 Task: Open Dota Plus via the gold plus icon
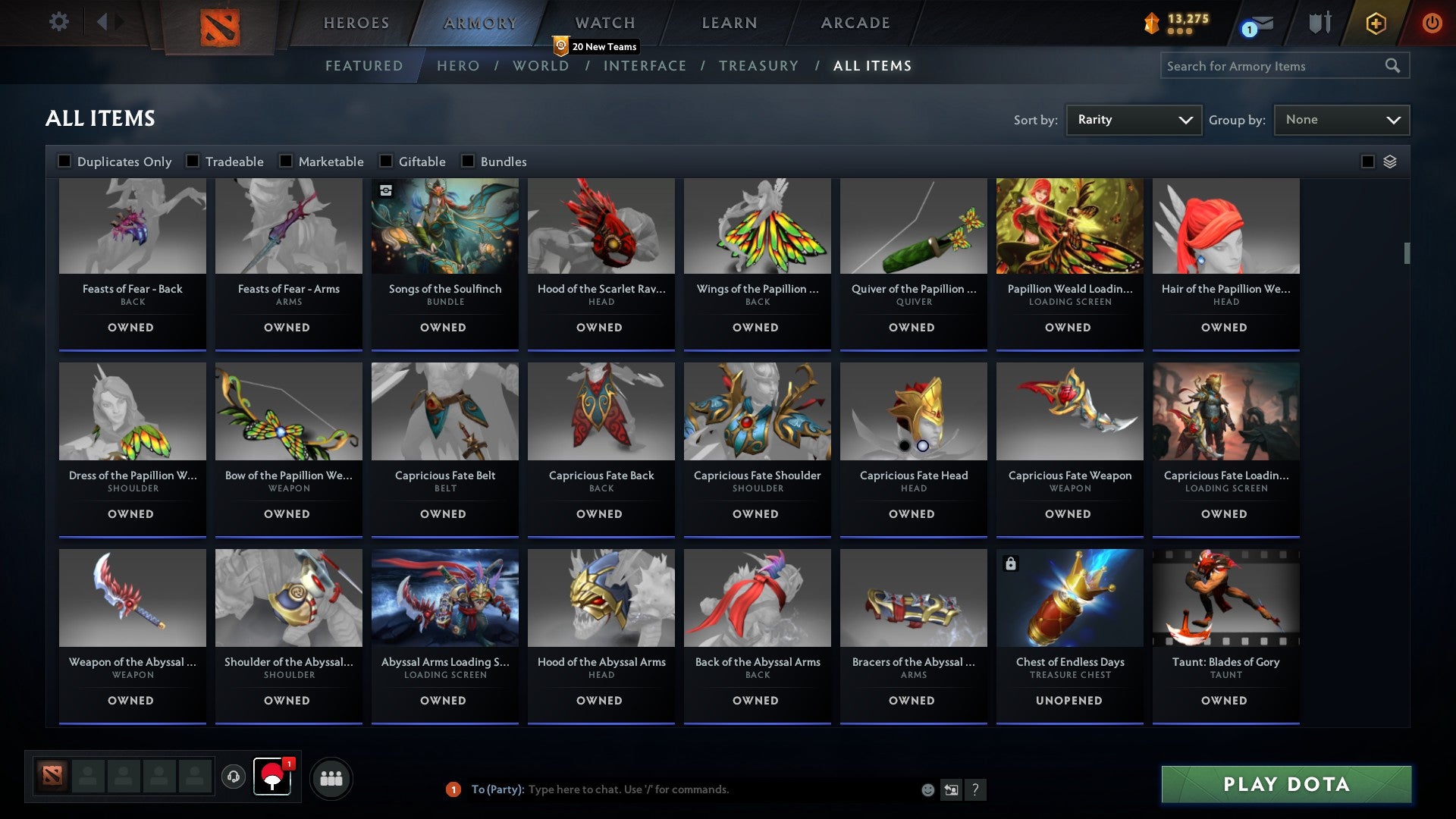point(1376,22)
